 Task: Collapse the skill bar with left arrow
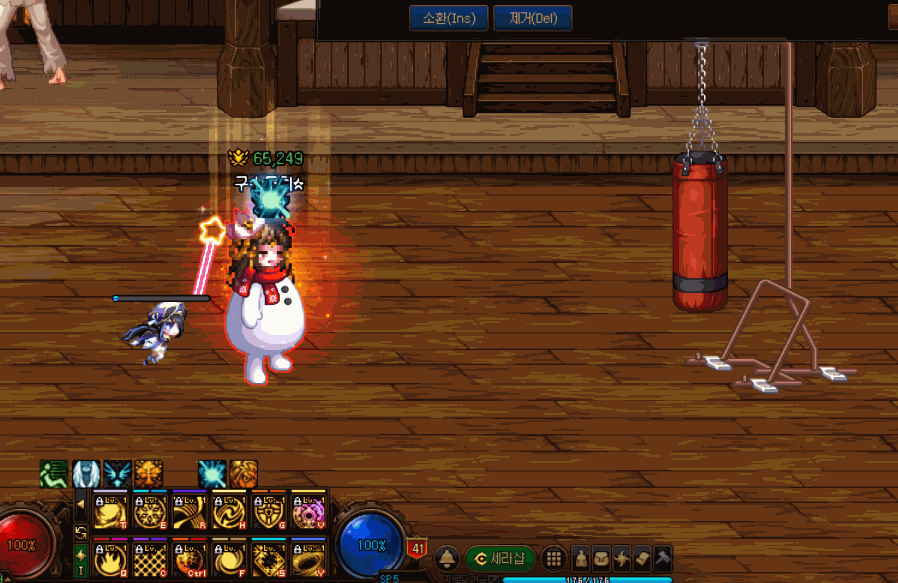click(x=80, y=503)
